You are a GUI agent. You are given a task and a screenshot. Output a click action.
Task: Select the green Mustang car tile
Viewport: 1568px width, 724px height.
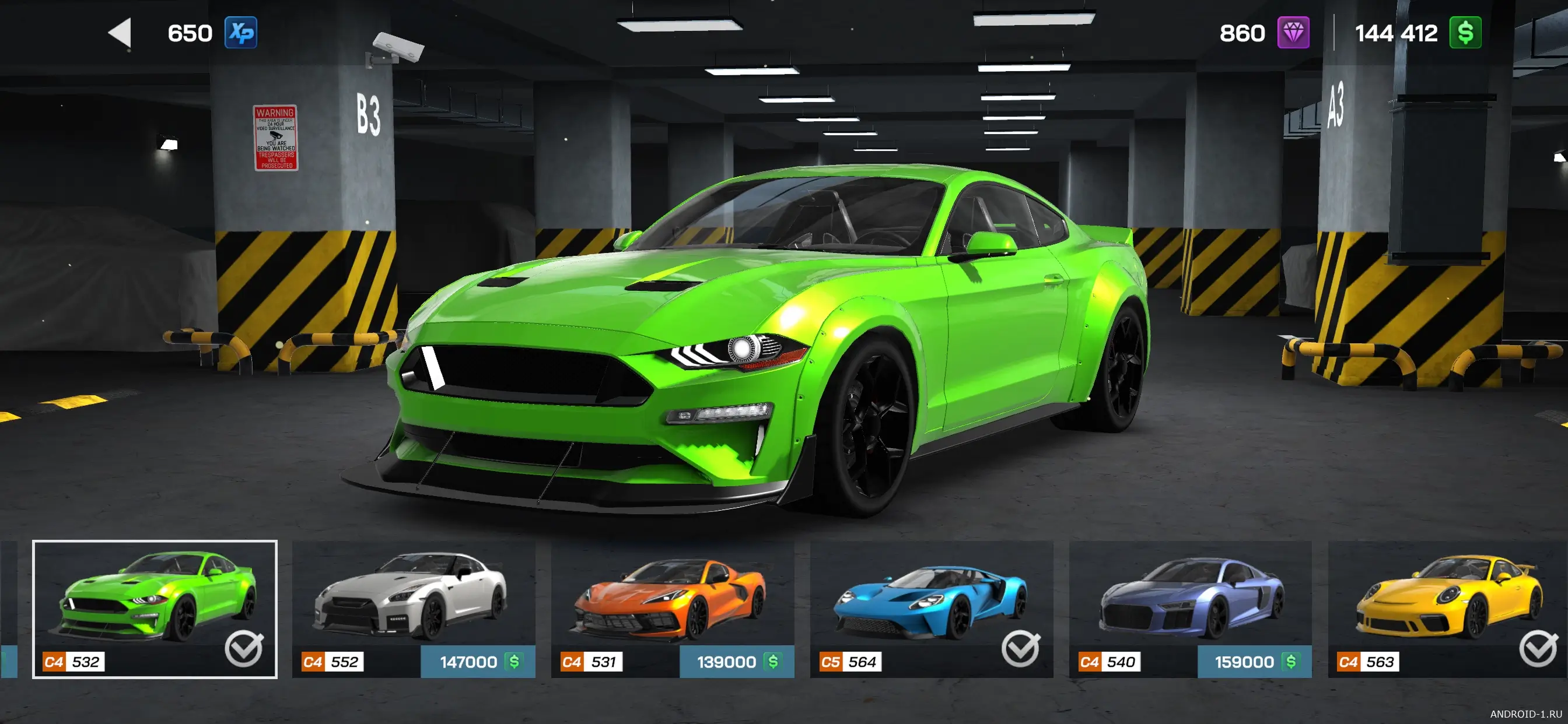click(155, 599)
